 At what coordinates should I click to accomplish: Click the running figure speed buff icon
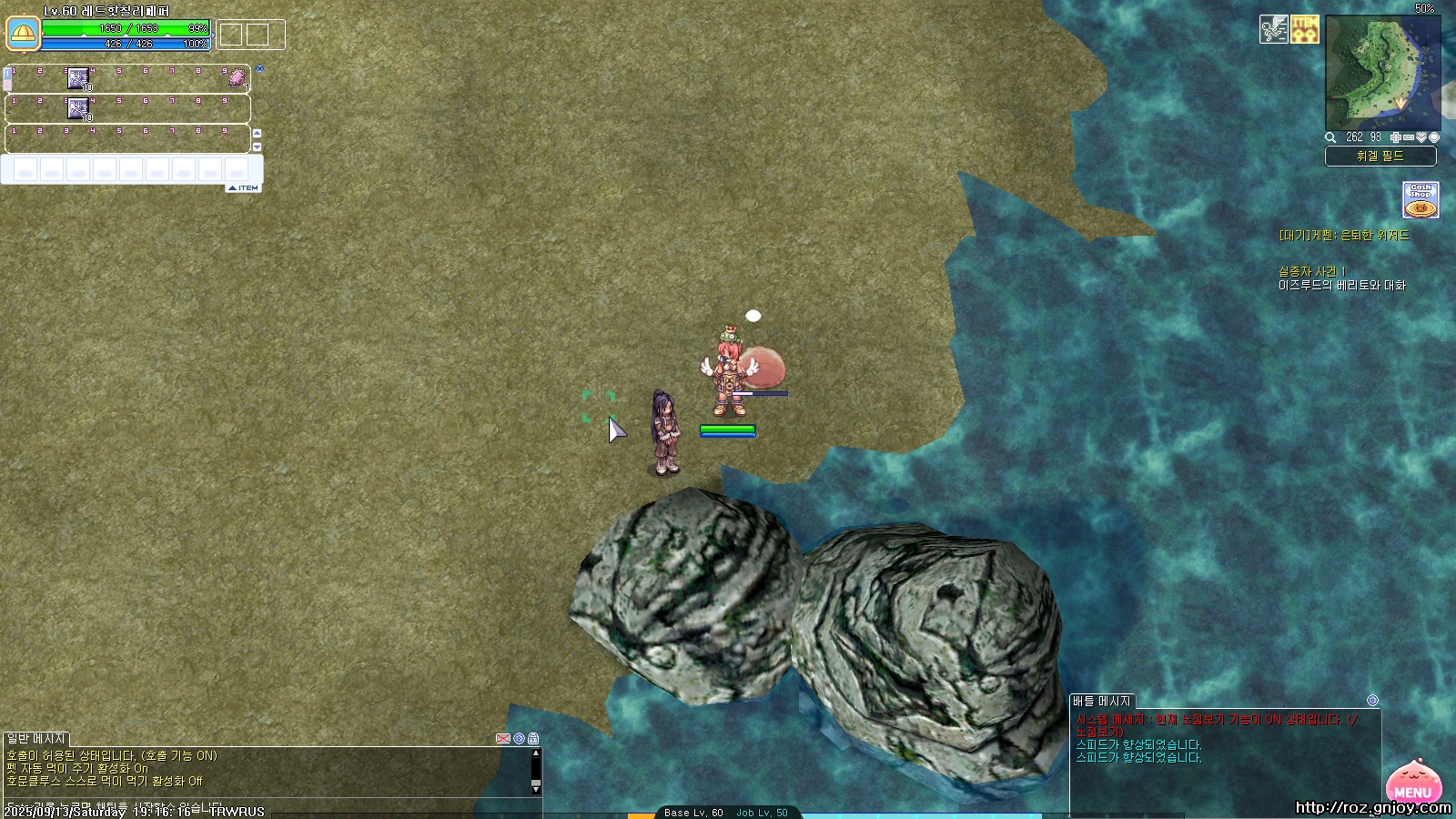[x=1273, y=29]
